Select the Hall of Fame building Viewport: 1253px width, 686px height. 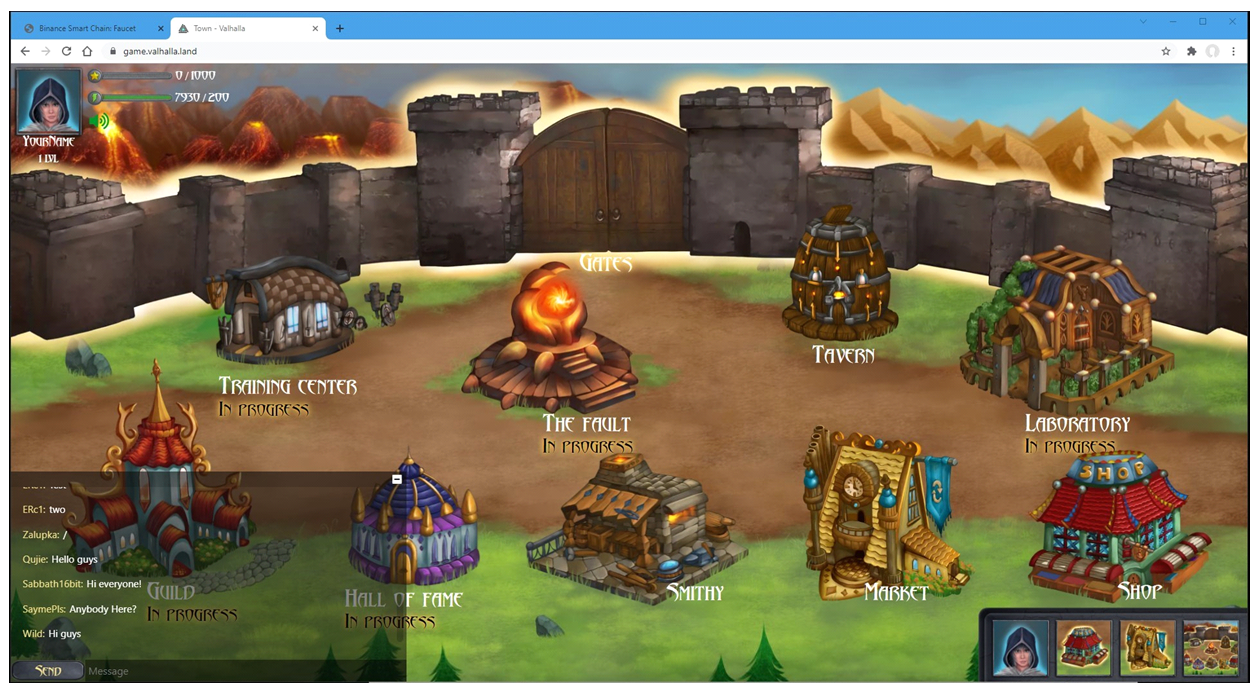(412, 525)
